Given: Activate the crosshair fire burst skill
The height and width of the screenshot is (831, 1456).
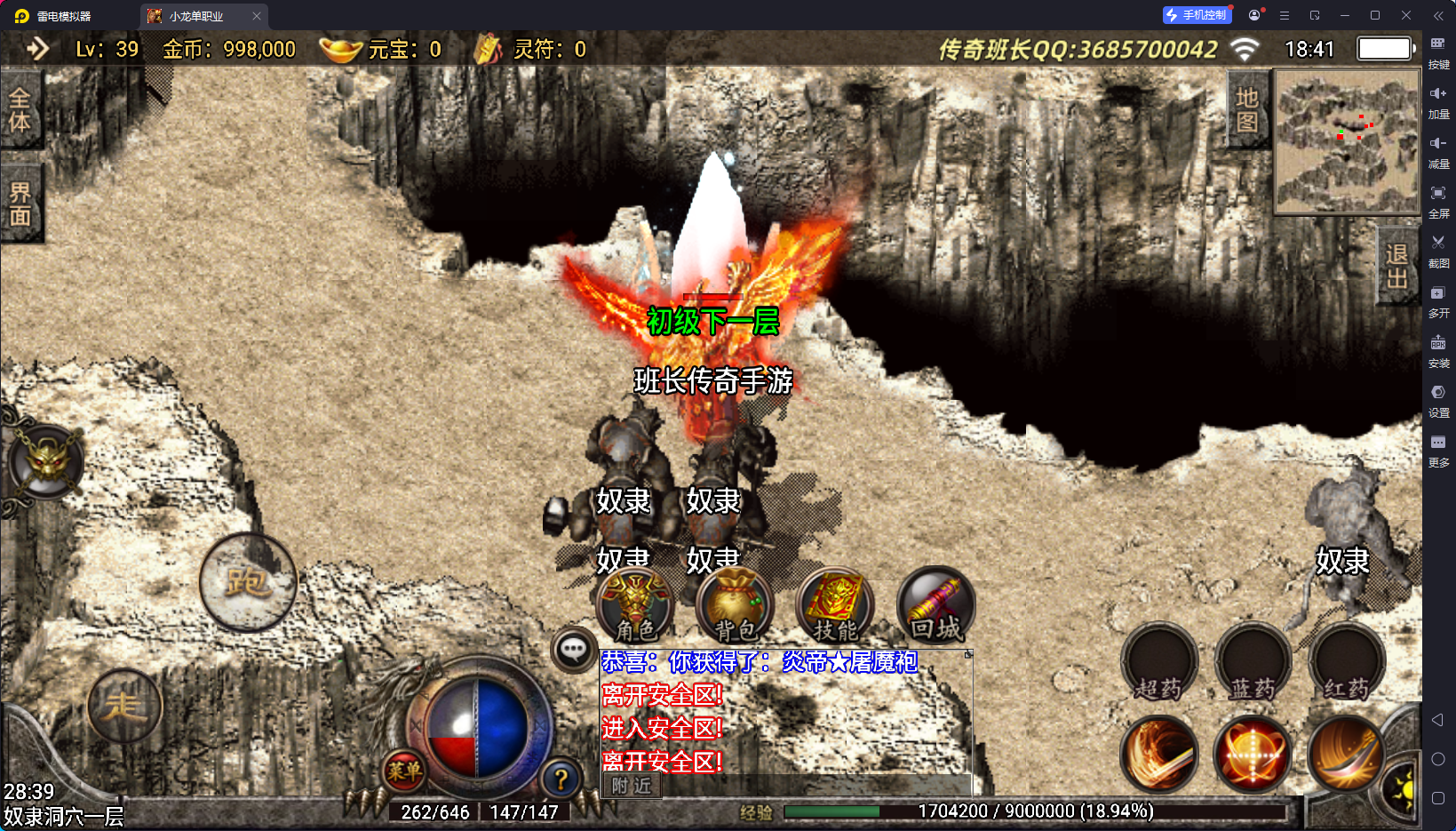Looking at the screenshot, I should (x=1253, y=755).
